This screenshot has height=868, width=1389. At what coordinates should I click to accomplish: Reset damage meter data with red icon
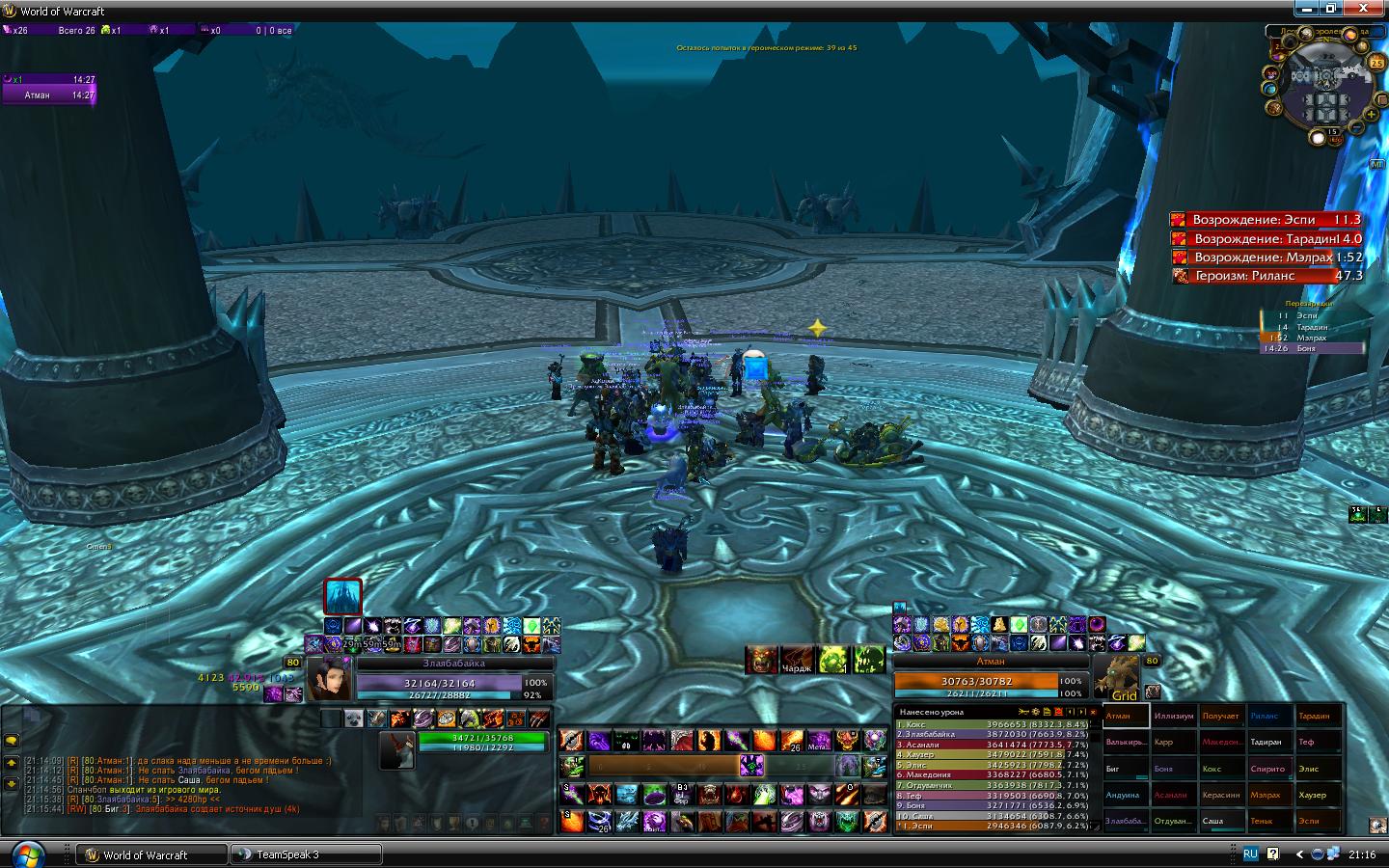pos(1058,712)
